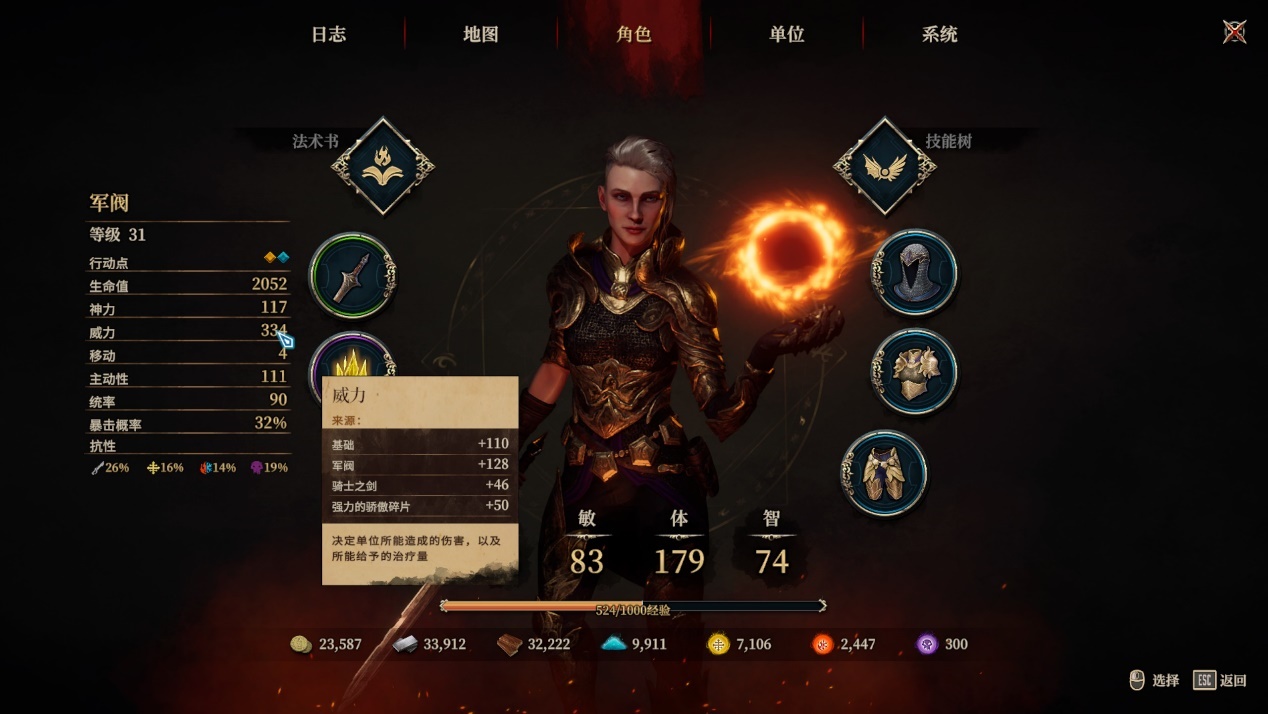1268x714 pixels.
Task: Click the 返回 back button
Action: [1220, 680]
